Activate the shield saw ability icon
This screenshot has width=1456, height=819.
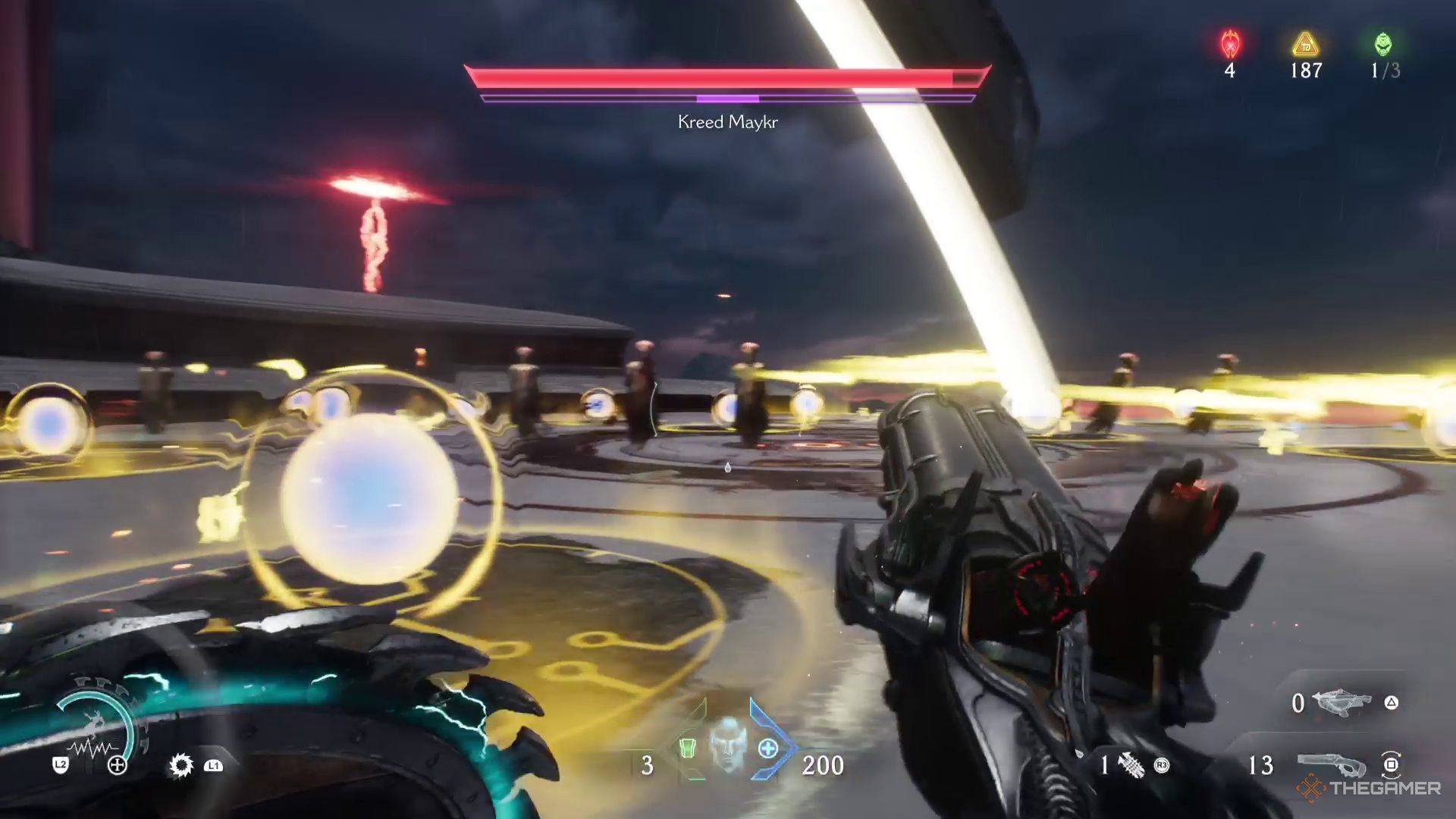point(180,765)
